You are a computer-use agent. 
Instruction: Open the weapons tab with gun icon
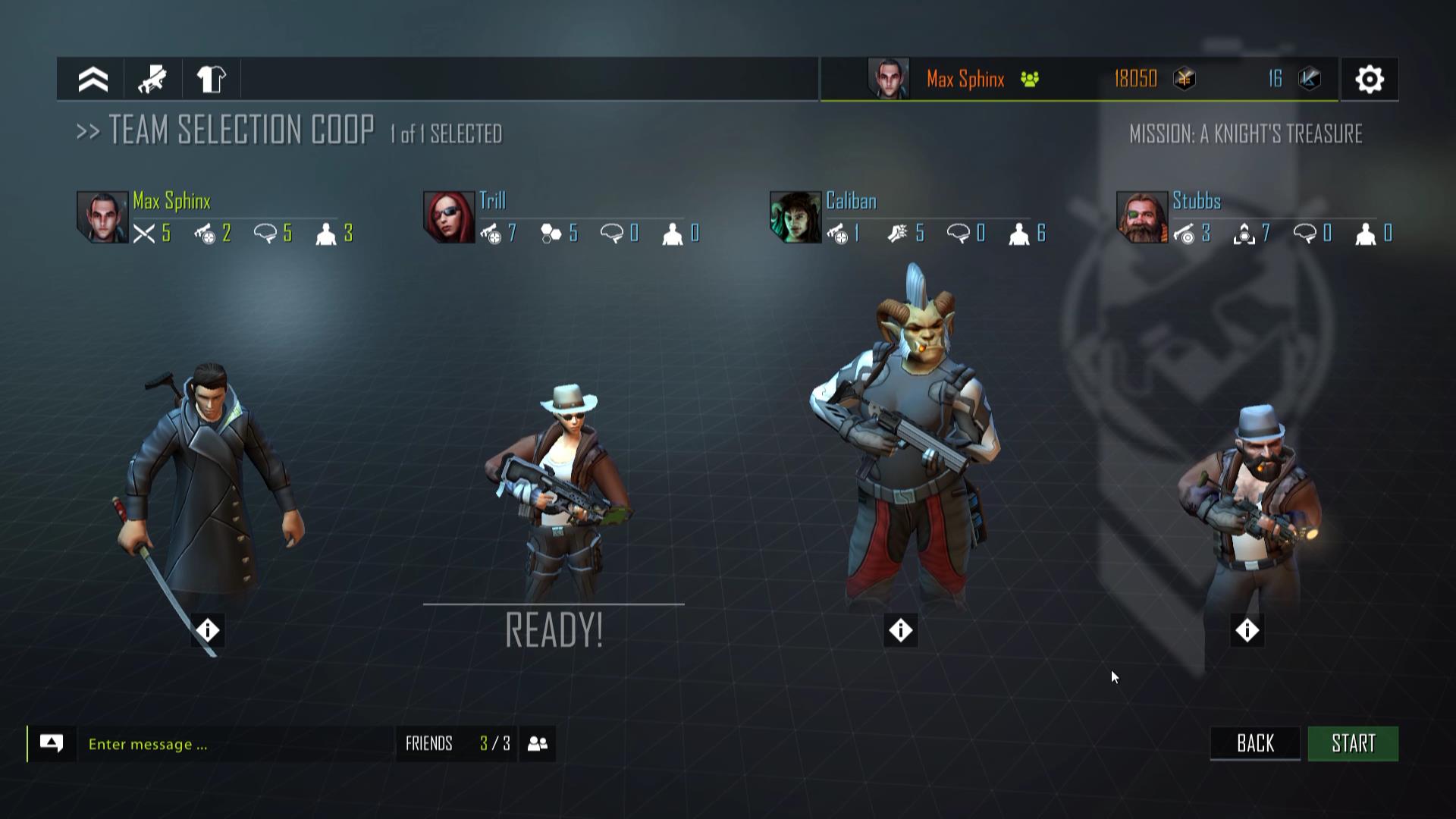click(x=152, y=79)
